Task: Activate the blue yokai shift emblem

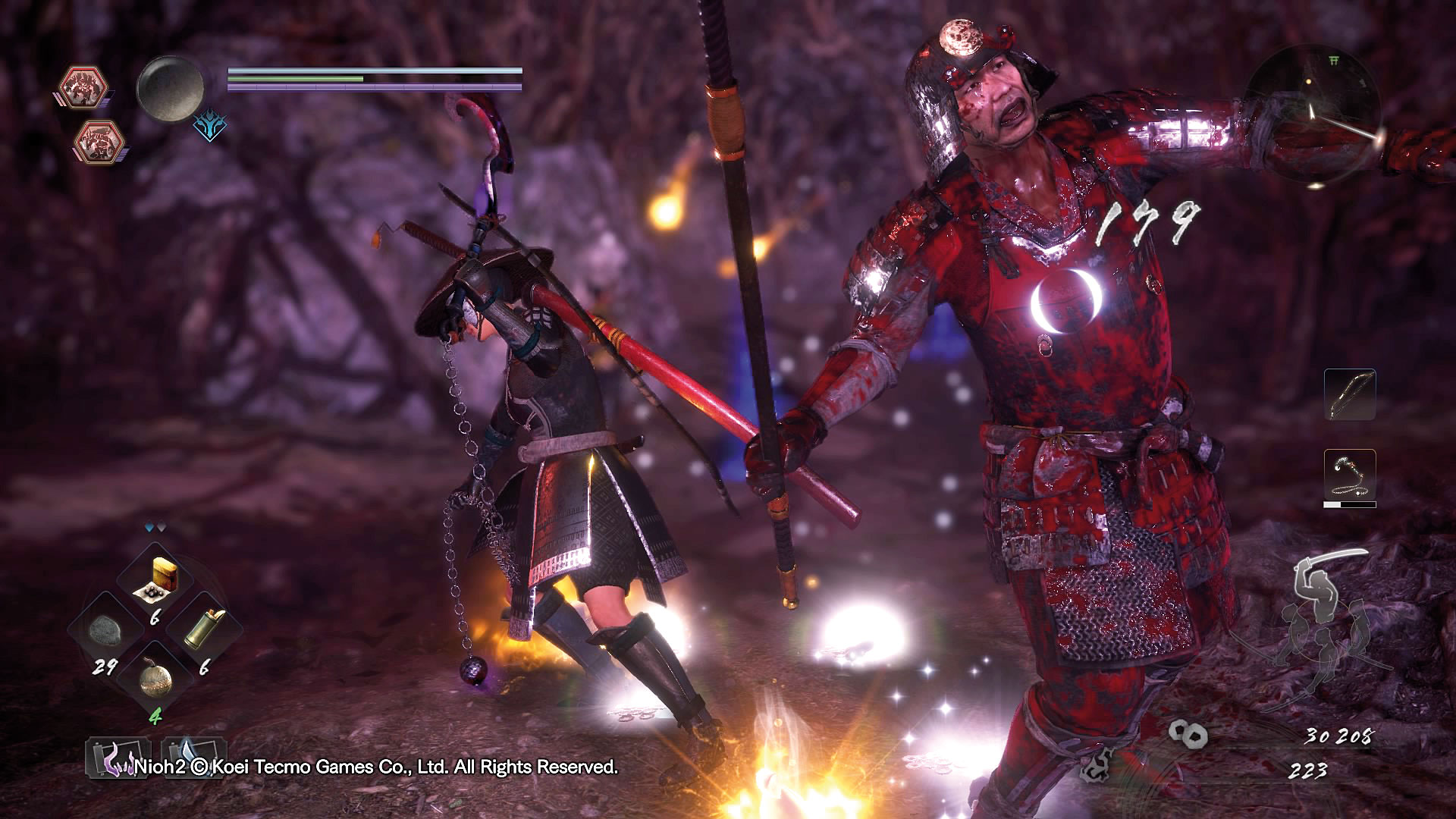Action: tap(209, 126)
